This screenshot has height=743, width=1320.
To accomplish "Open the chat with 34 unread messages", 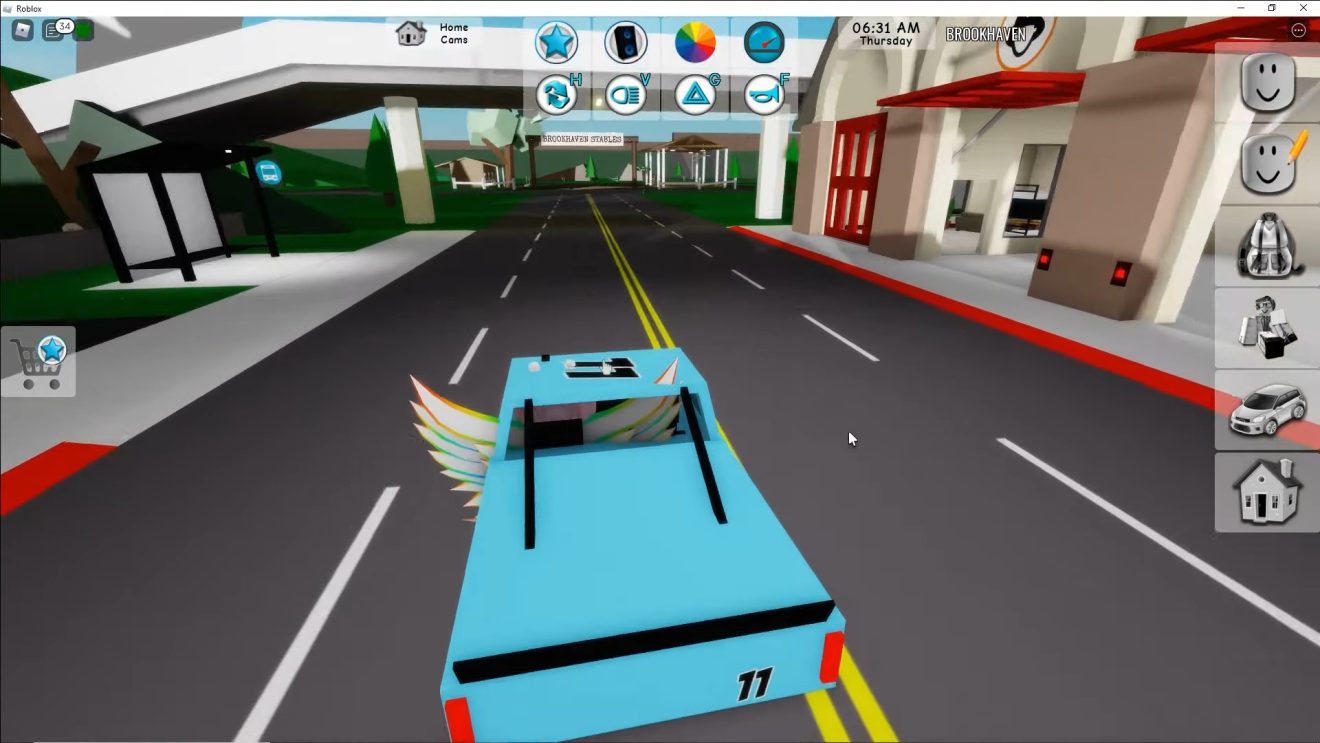I will pyautogui.click(x=53, y=30).
